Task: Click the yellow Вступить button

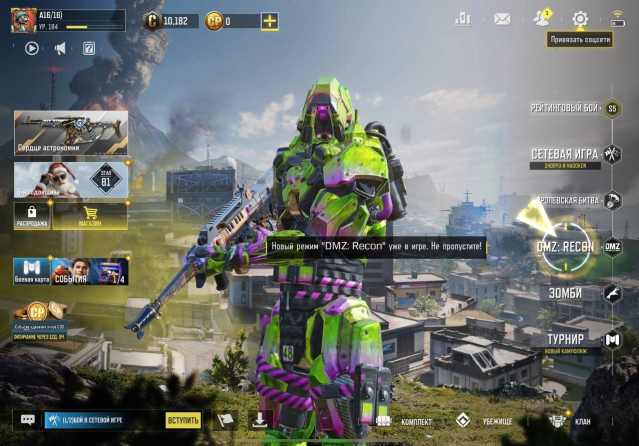Action: (183, 421)
